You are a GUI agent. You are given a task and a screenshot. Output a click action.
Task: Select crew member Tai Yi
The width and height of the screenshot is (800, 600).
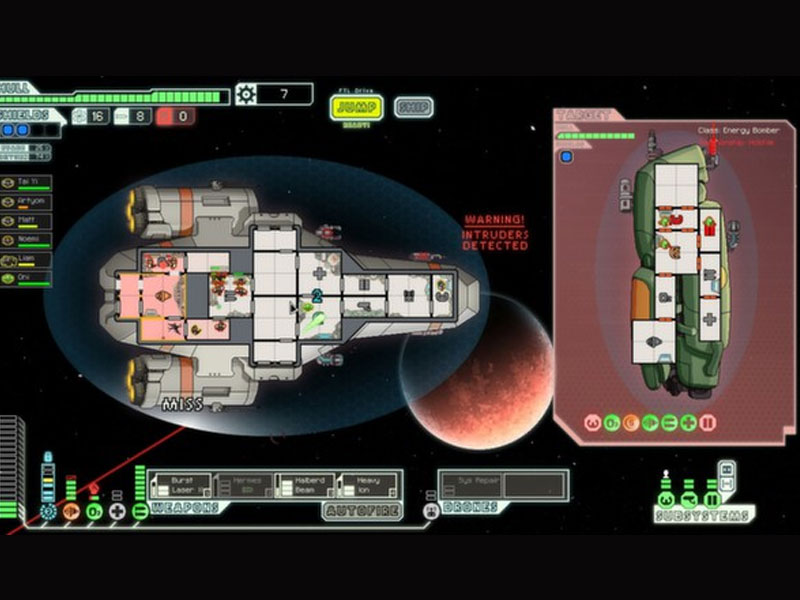coord(27,183)
